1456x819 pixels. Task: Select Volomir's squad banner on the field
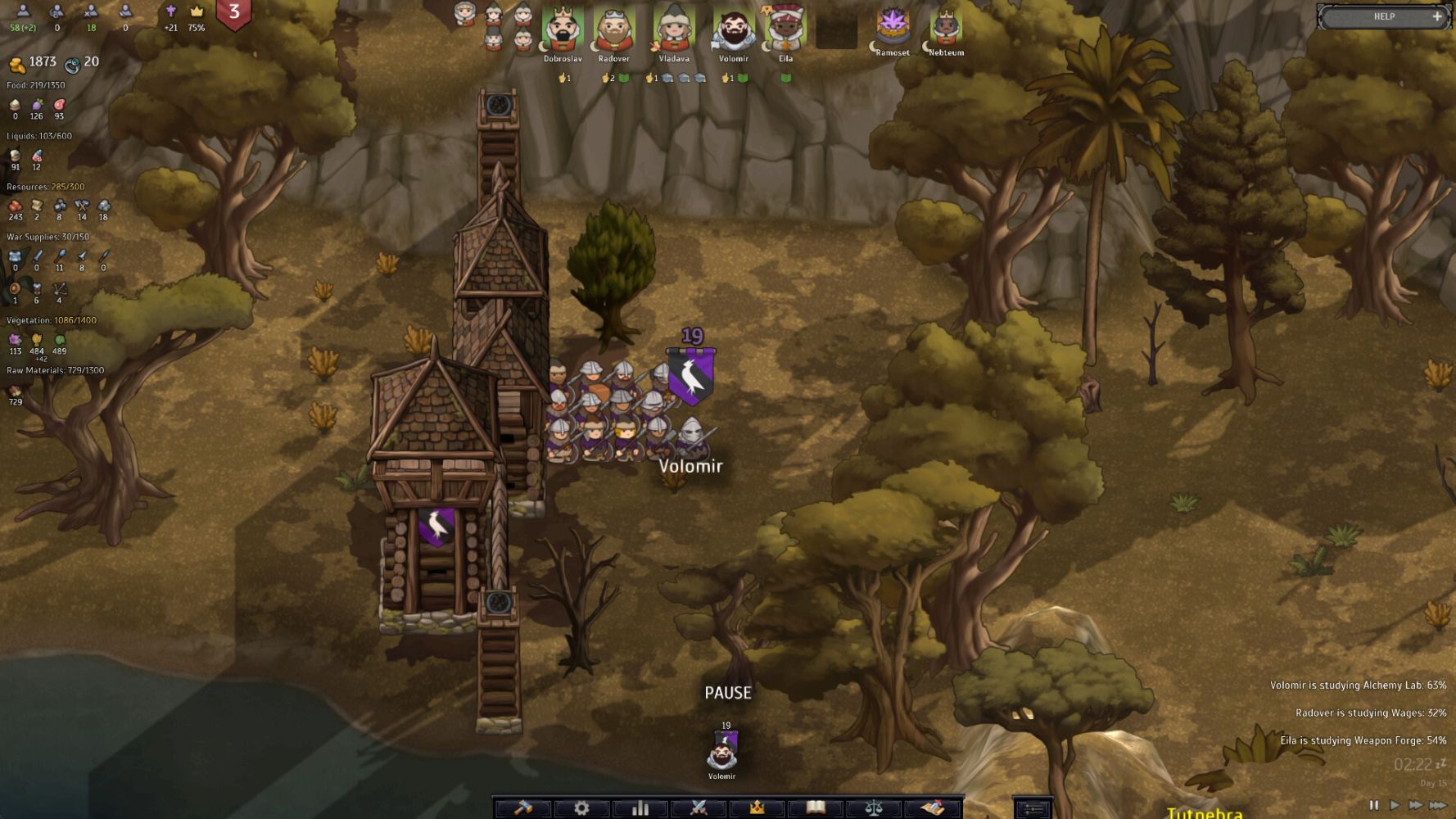691,376
